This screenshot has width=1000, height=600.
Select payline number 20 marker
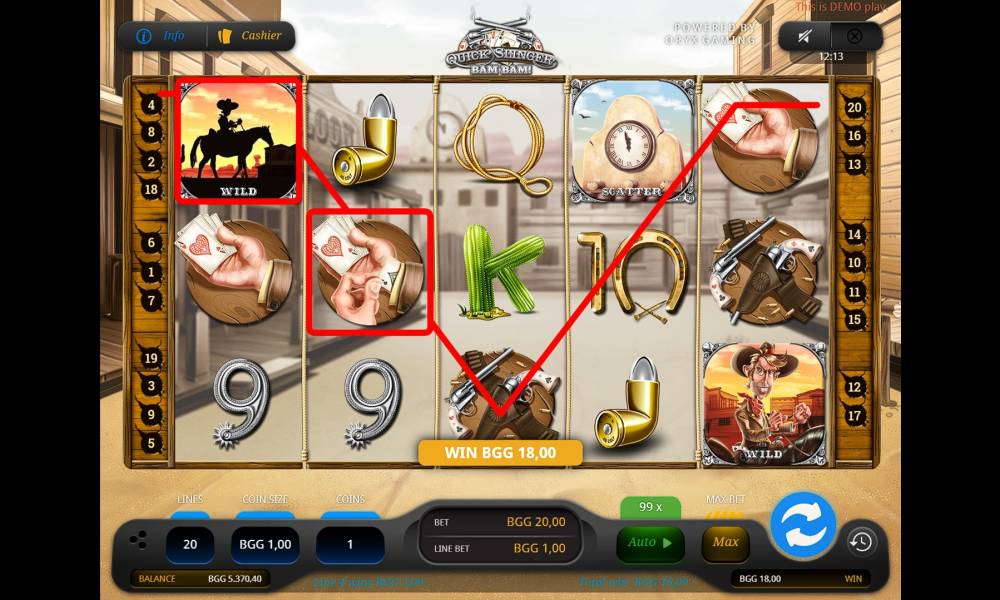pos(854,107)
